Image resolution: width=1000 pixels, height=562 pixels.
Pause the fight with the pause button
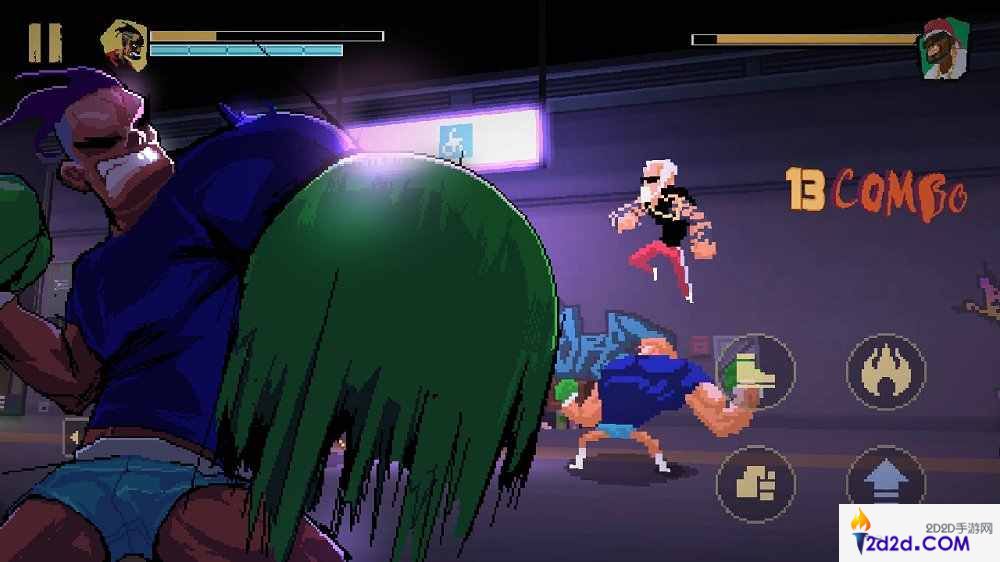tap(44, 43)
